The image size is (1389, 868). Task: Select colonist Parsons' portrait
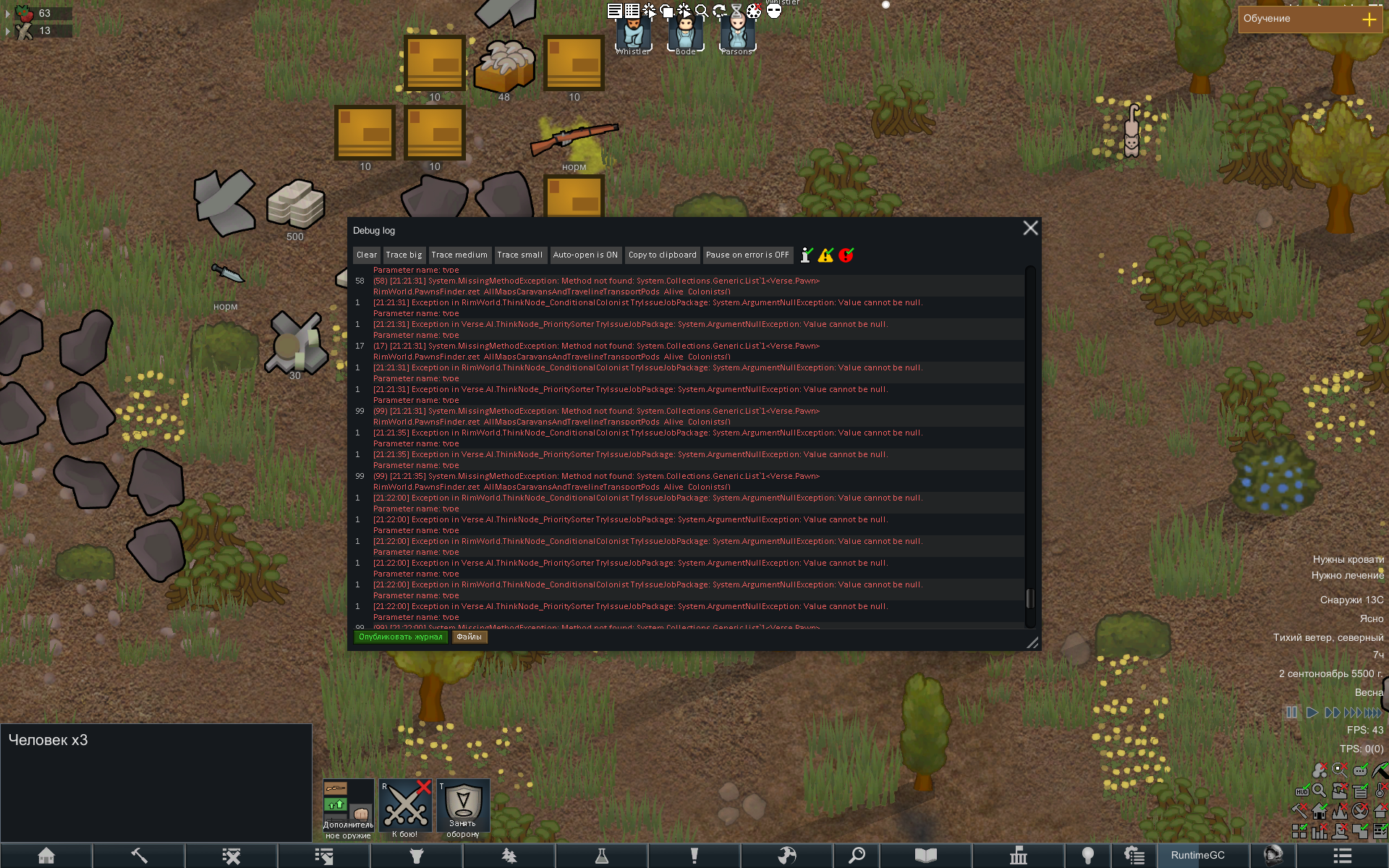[x=737, y=33]
